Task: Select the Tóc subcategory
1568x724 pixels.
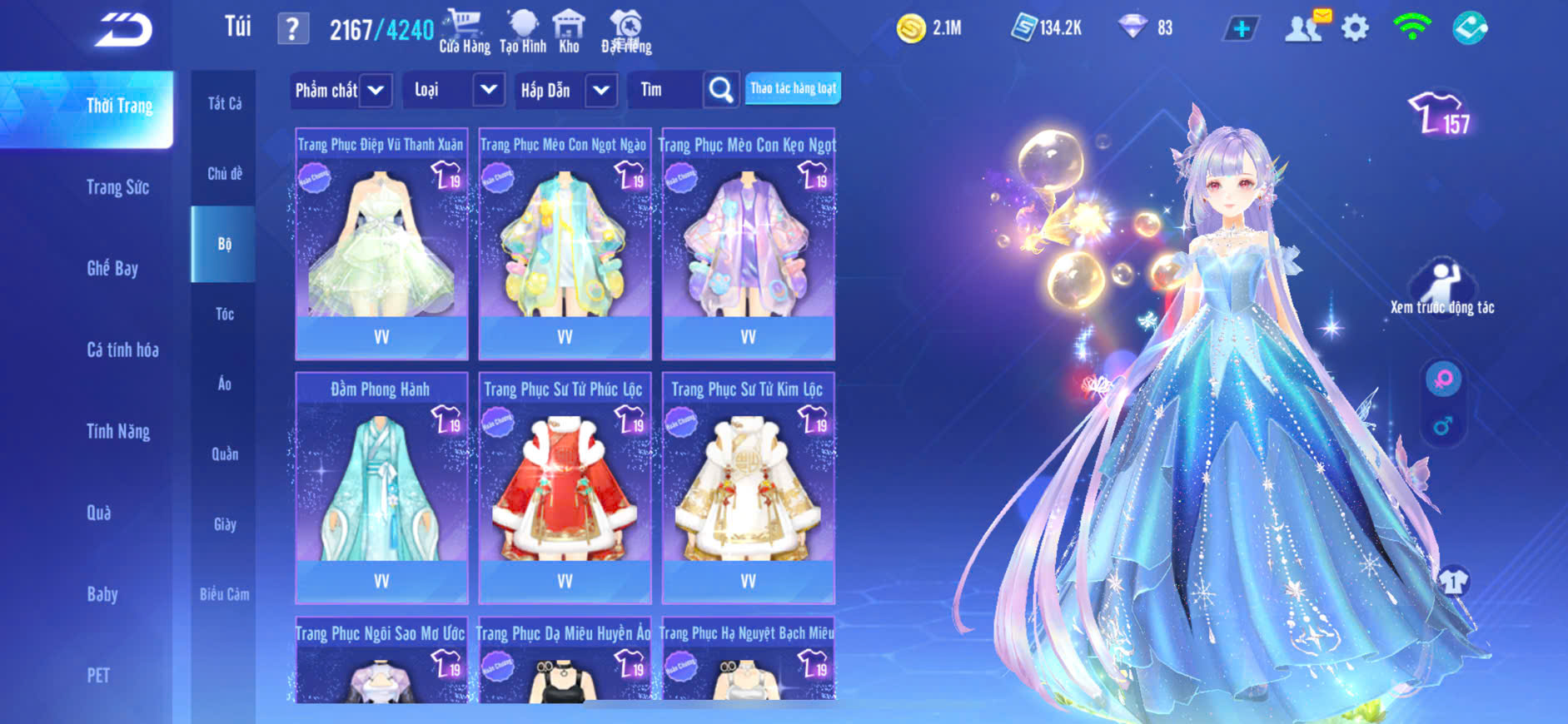Action: point(224,314)
